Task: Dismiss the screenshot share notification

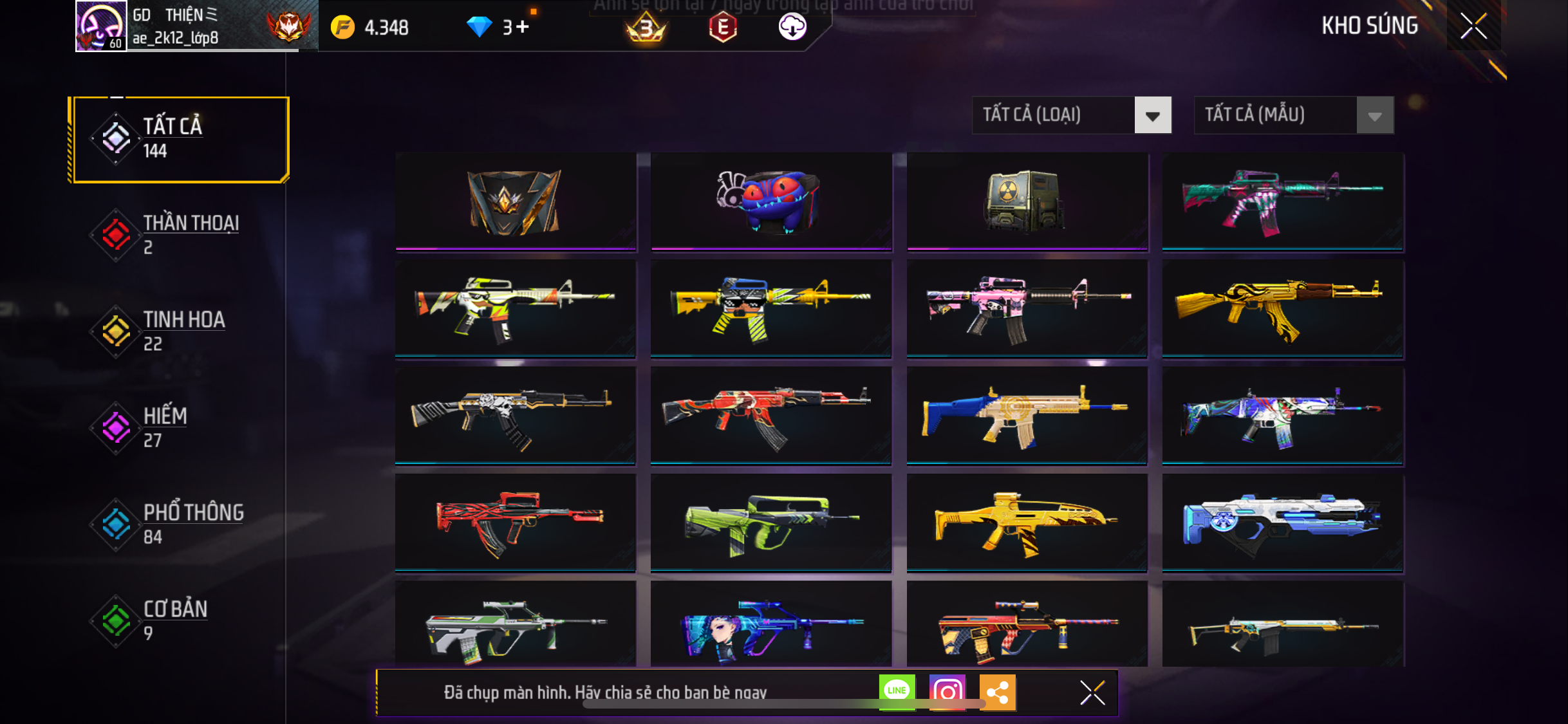Action: point(1092,692)
